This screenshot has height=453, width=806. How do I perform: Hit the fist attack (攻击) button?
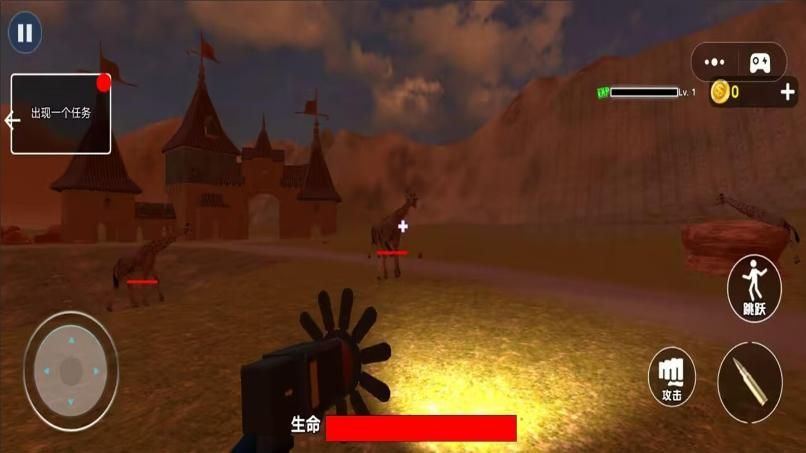[x=672, y=377]
